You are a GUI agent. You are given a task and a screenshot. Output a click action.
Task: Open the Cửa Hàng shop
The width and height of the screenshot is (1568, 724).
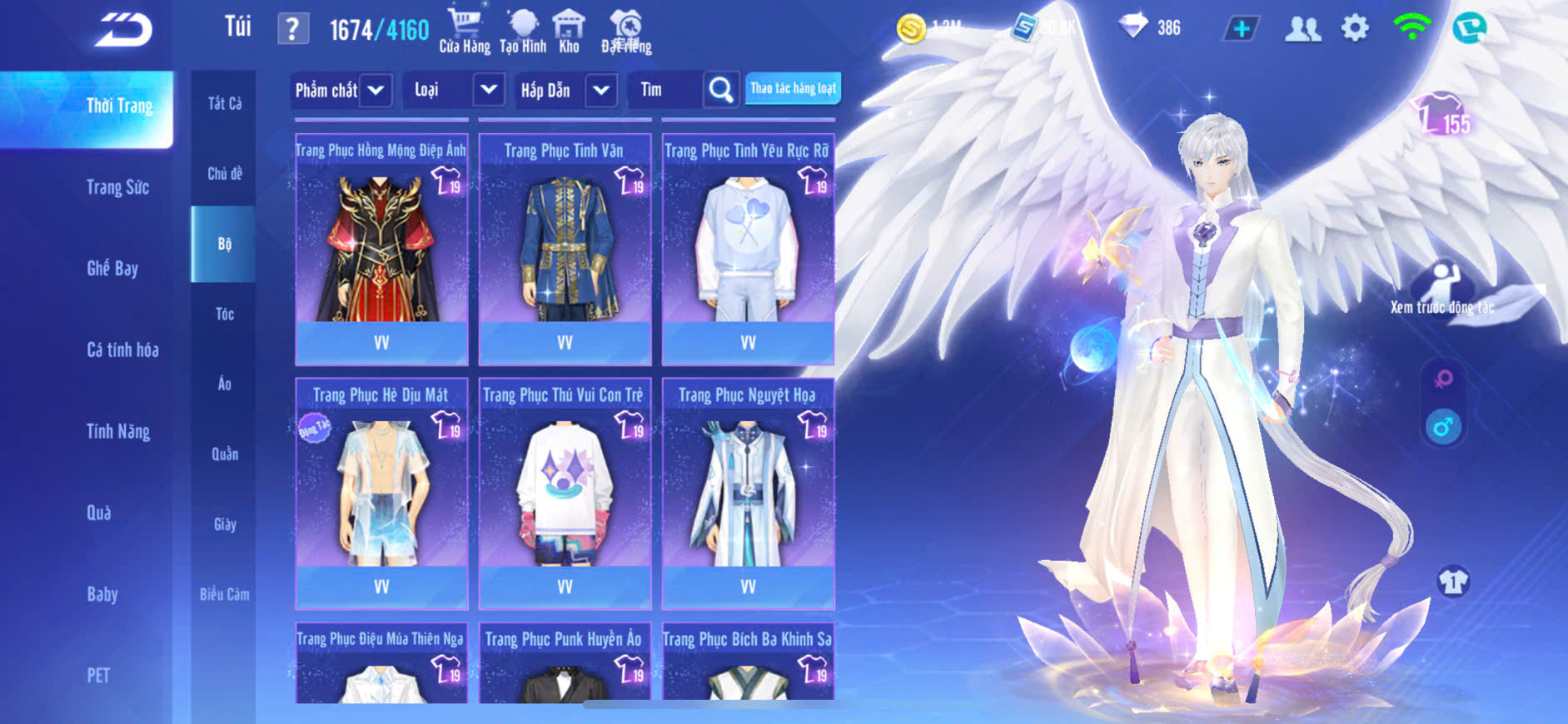465,30
